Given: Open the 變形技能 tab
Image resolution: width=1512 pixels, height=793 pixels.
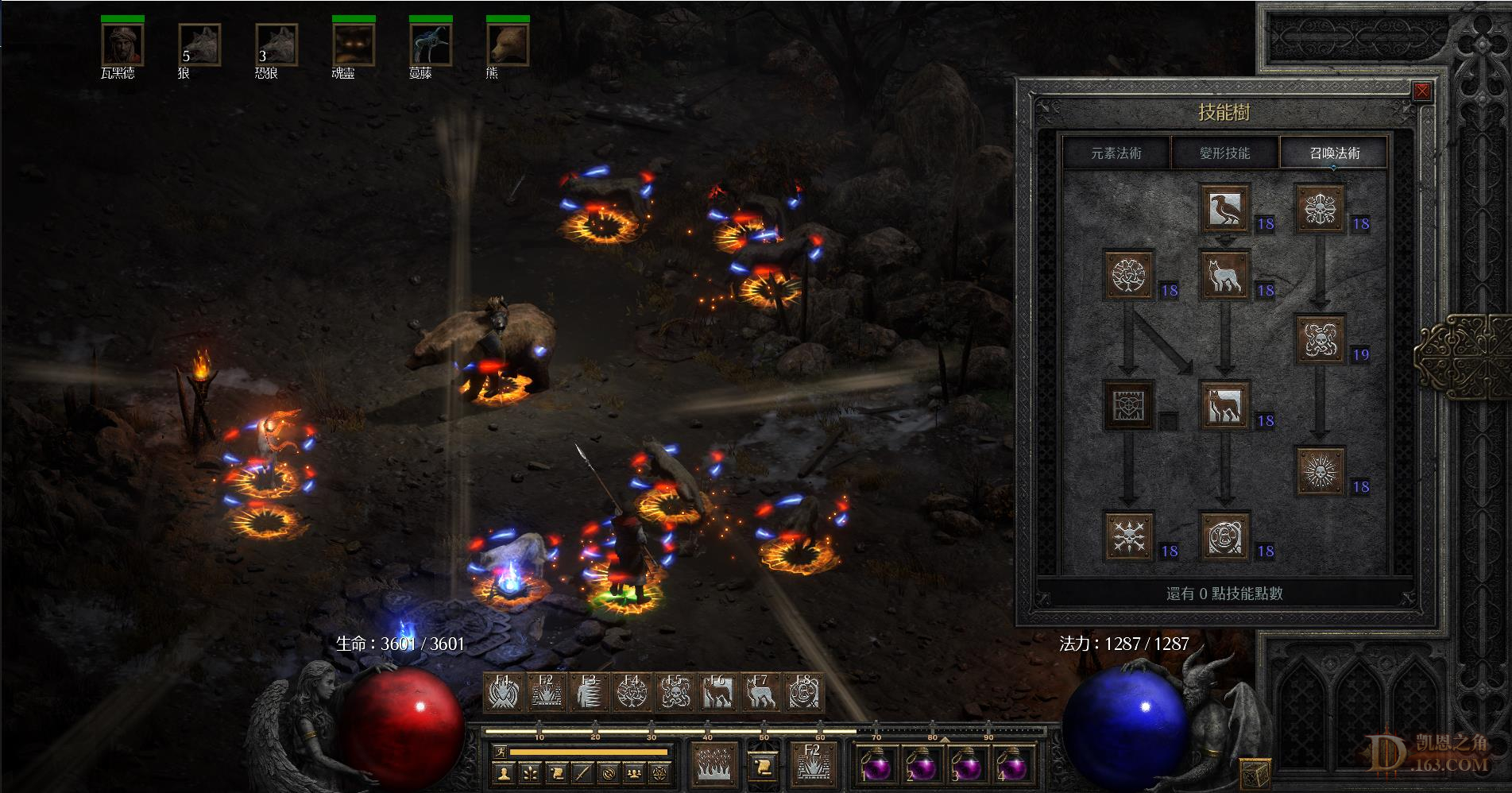Looking at the screenshot, I should pyautogui.click(x=1224, y=153).
